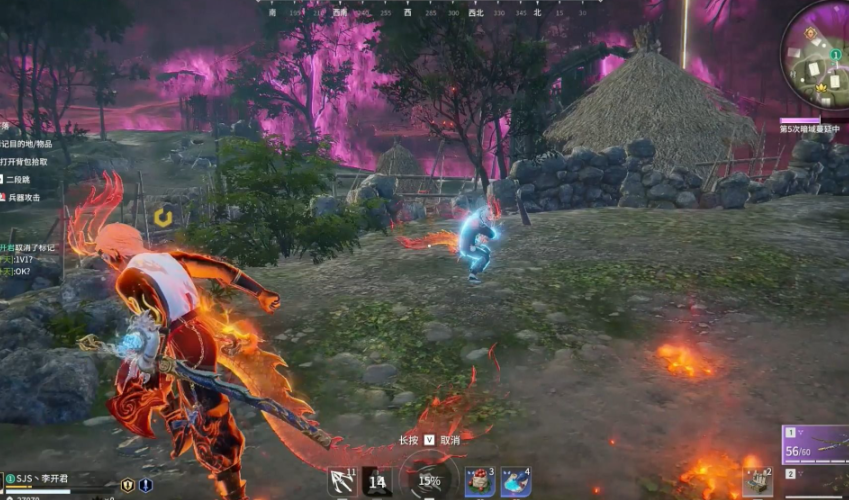Select the red healing item slot
Screen dimensions: 849x500
[x=479, y=483]
